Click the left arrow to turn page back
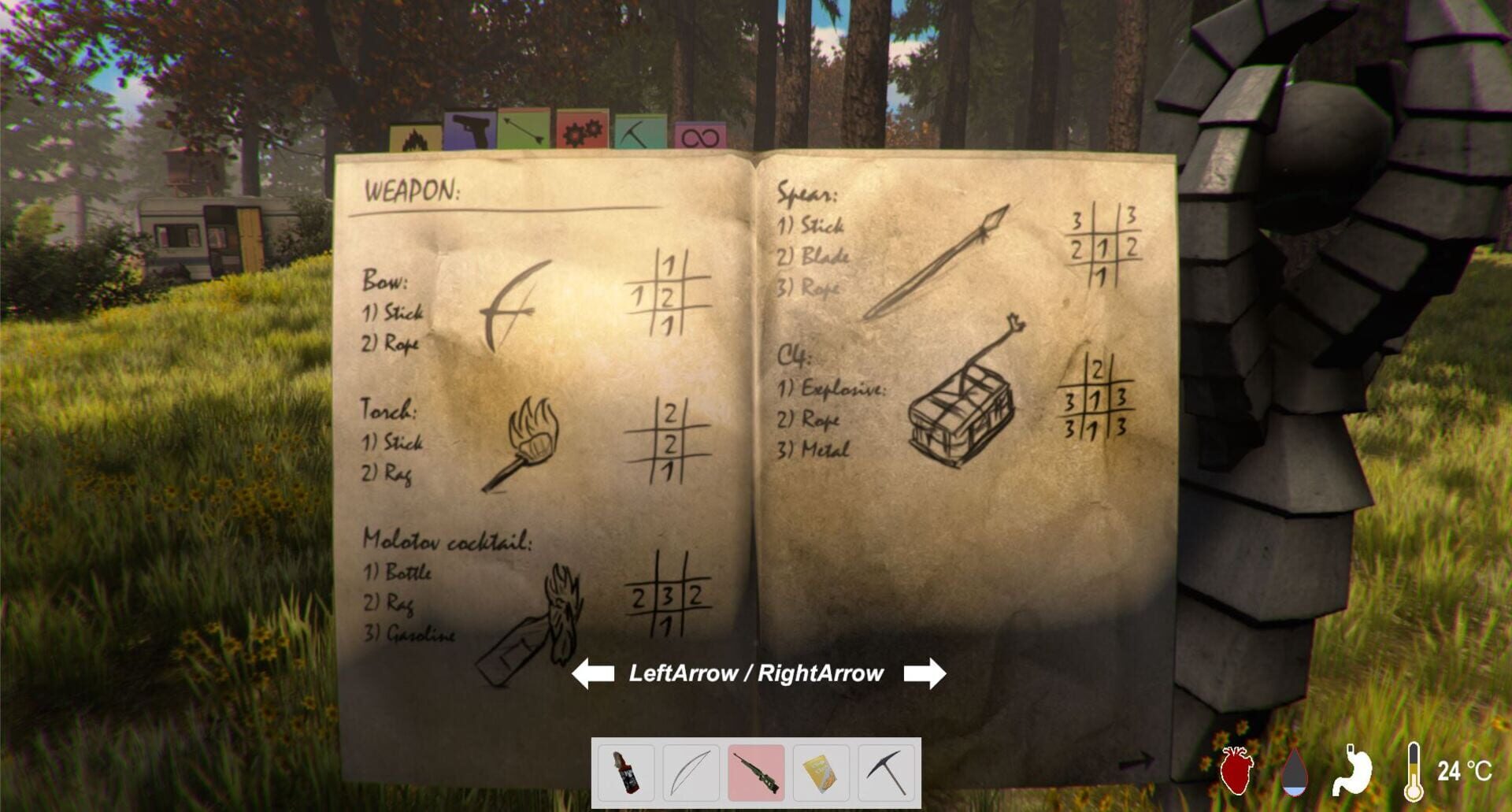Image resolution: width=1512 pixels, height=812 pixels. [x=594, y=673]
